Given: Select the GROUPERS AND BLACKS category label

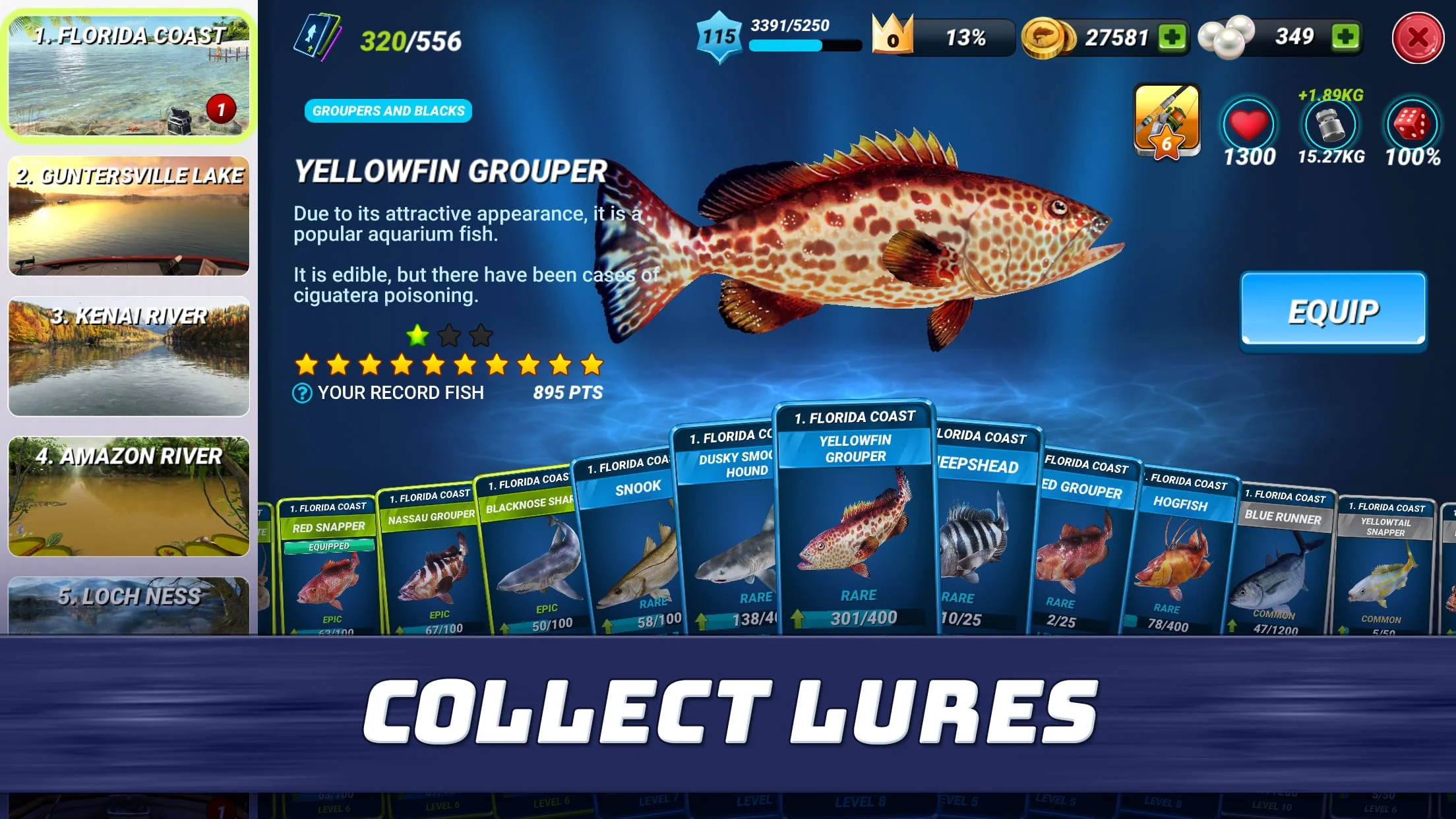Looking at the screenshot, I should click(388, 111).
